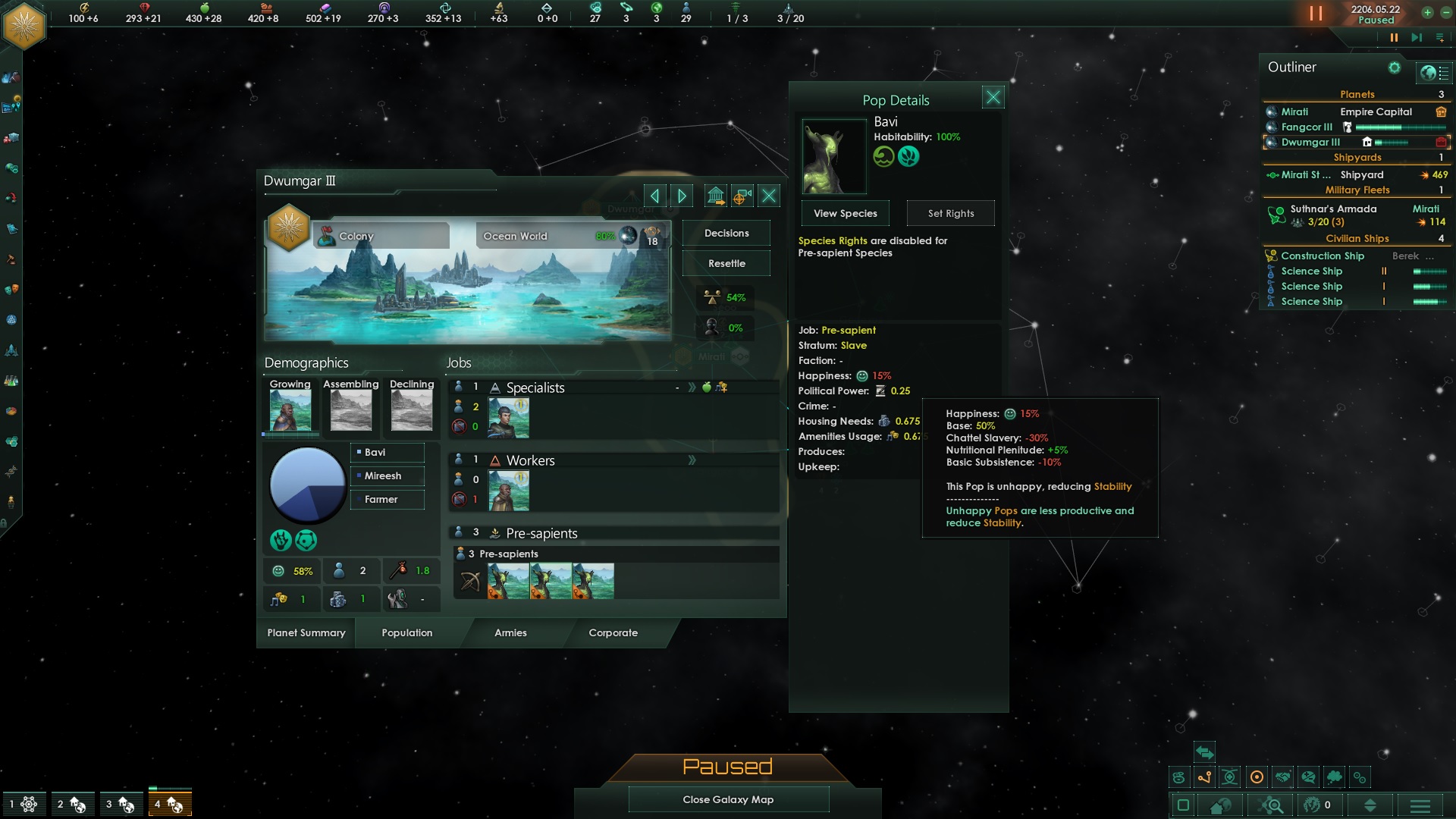
Task: Switch to the Corporate tab
Action: click(613, 633)
